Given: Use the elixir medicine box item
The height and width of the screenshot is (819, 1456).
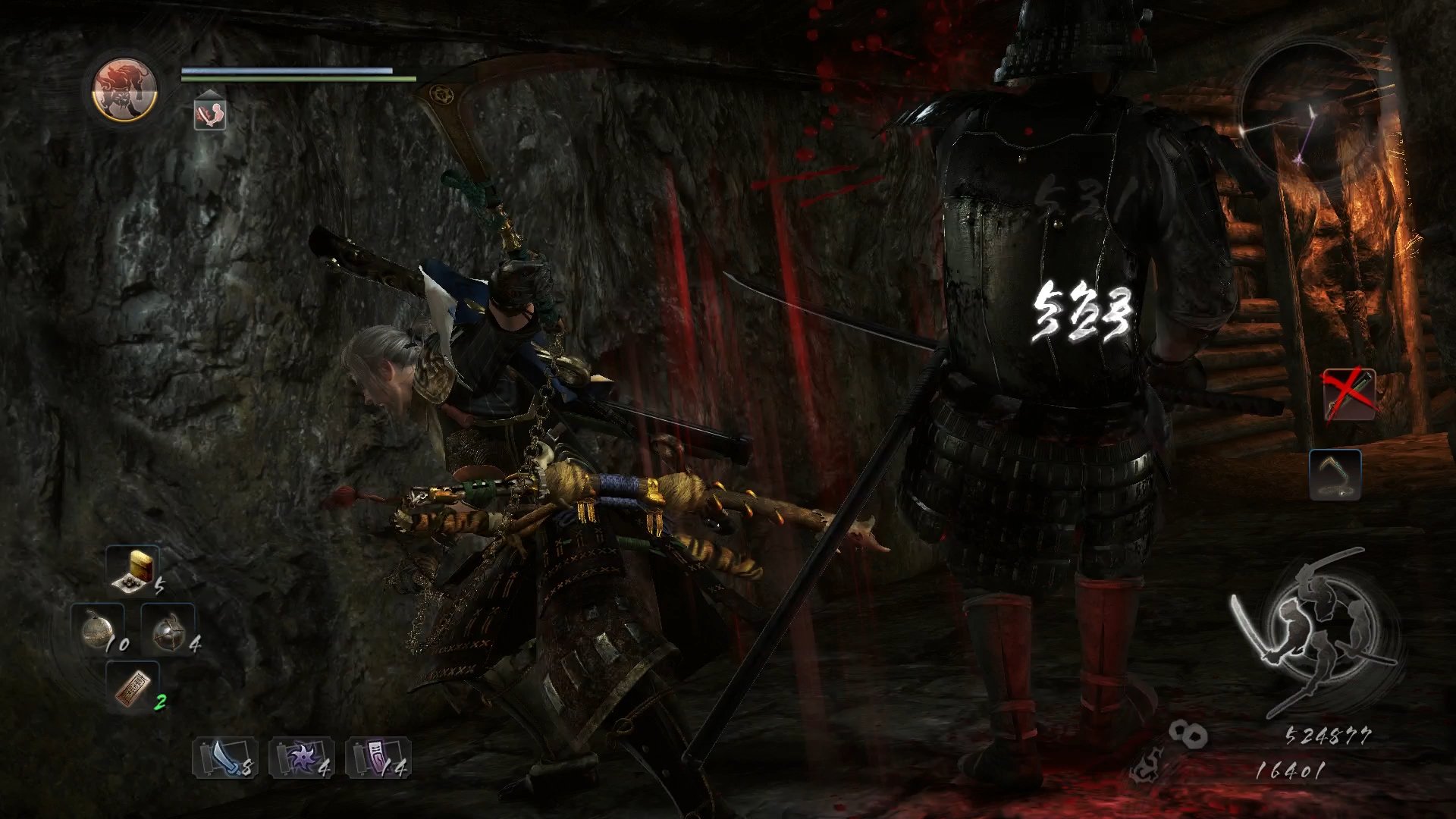Looking at the screenshot, I should 133,569.
